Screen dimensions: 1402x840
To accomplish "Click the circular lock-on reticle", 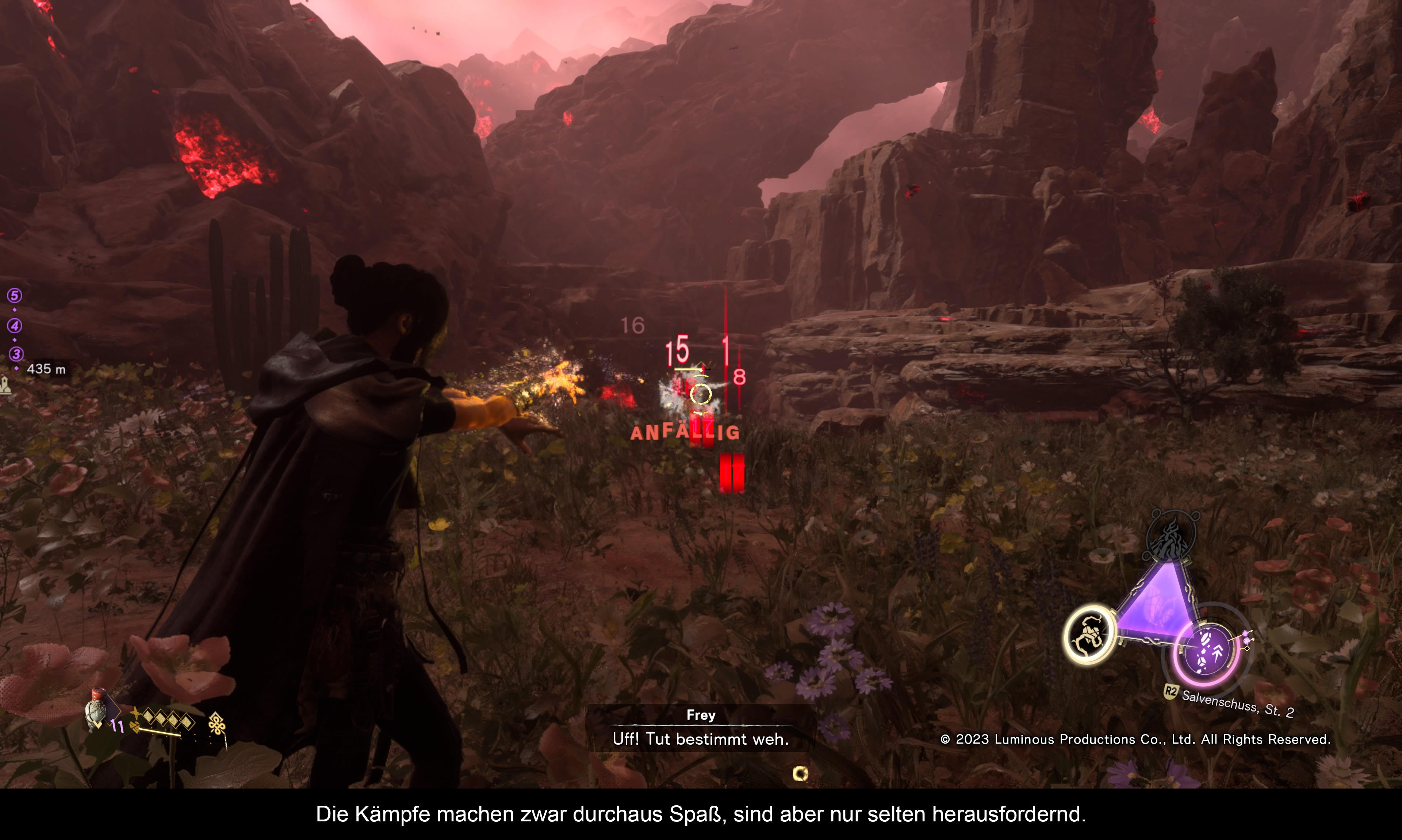I will (x=701, y=394).
